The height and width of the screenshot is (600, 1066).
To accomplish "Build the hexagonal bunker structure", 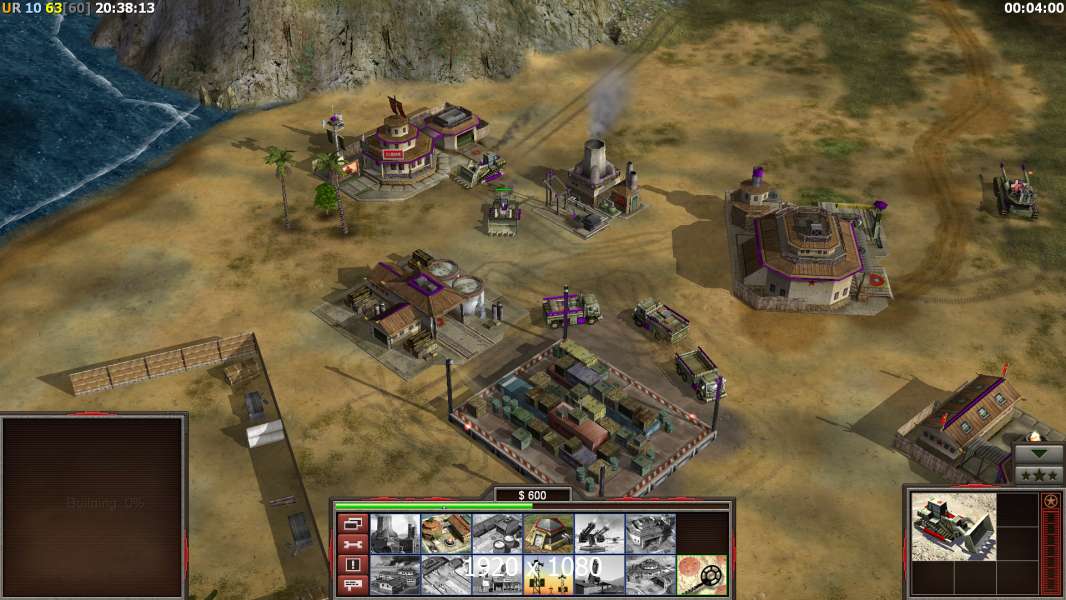I will coord(548,533).
